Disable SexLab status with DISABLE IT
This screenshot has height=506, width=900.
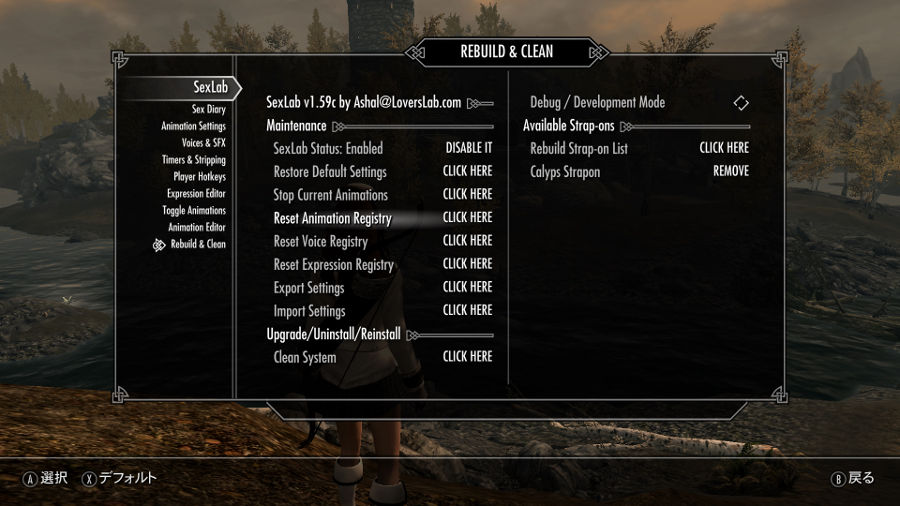point(468,148)
